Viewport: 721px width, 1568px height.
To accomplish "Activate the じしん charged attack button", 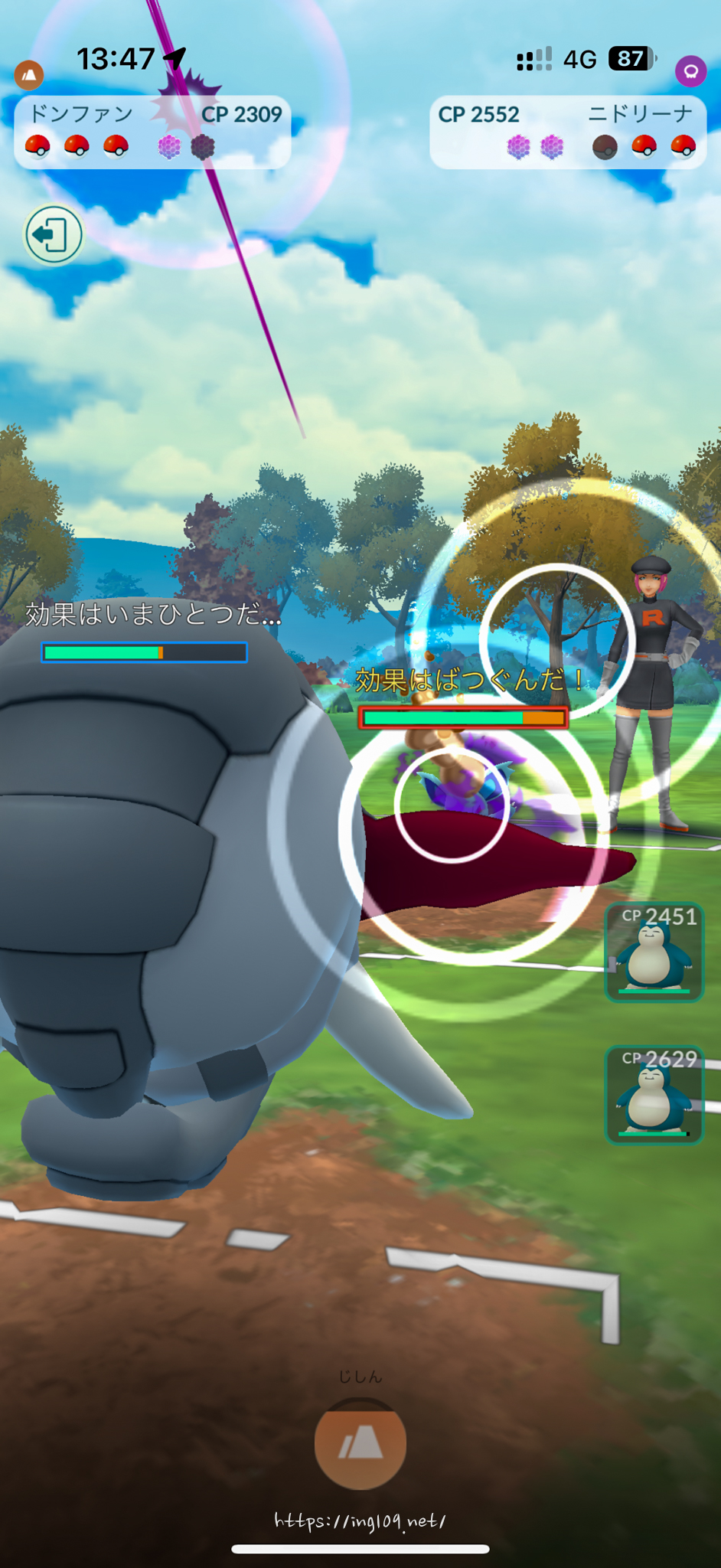I will [360, 1444].
